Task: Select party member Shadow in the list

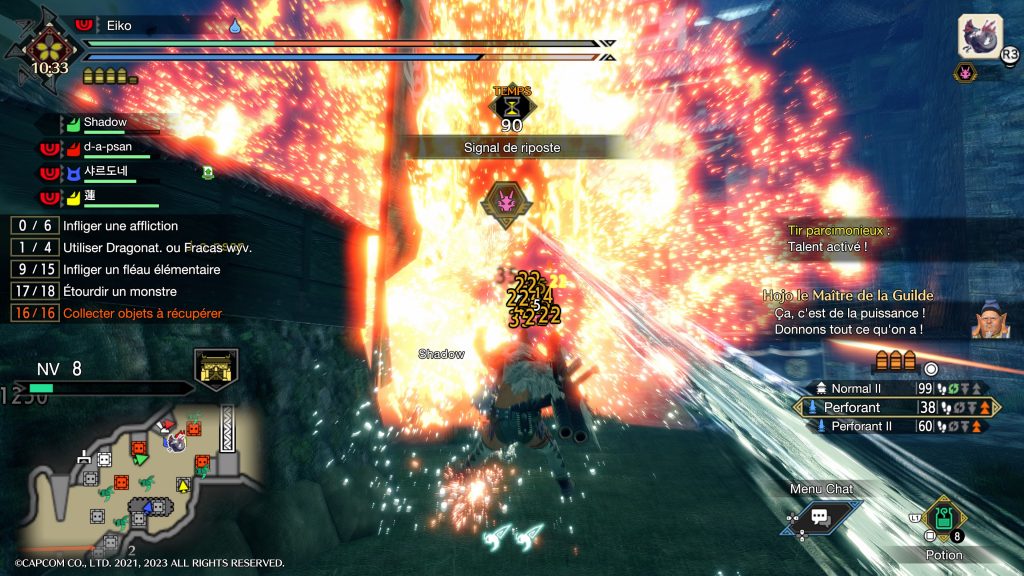Action: point(105,123)
